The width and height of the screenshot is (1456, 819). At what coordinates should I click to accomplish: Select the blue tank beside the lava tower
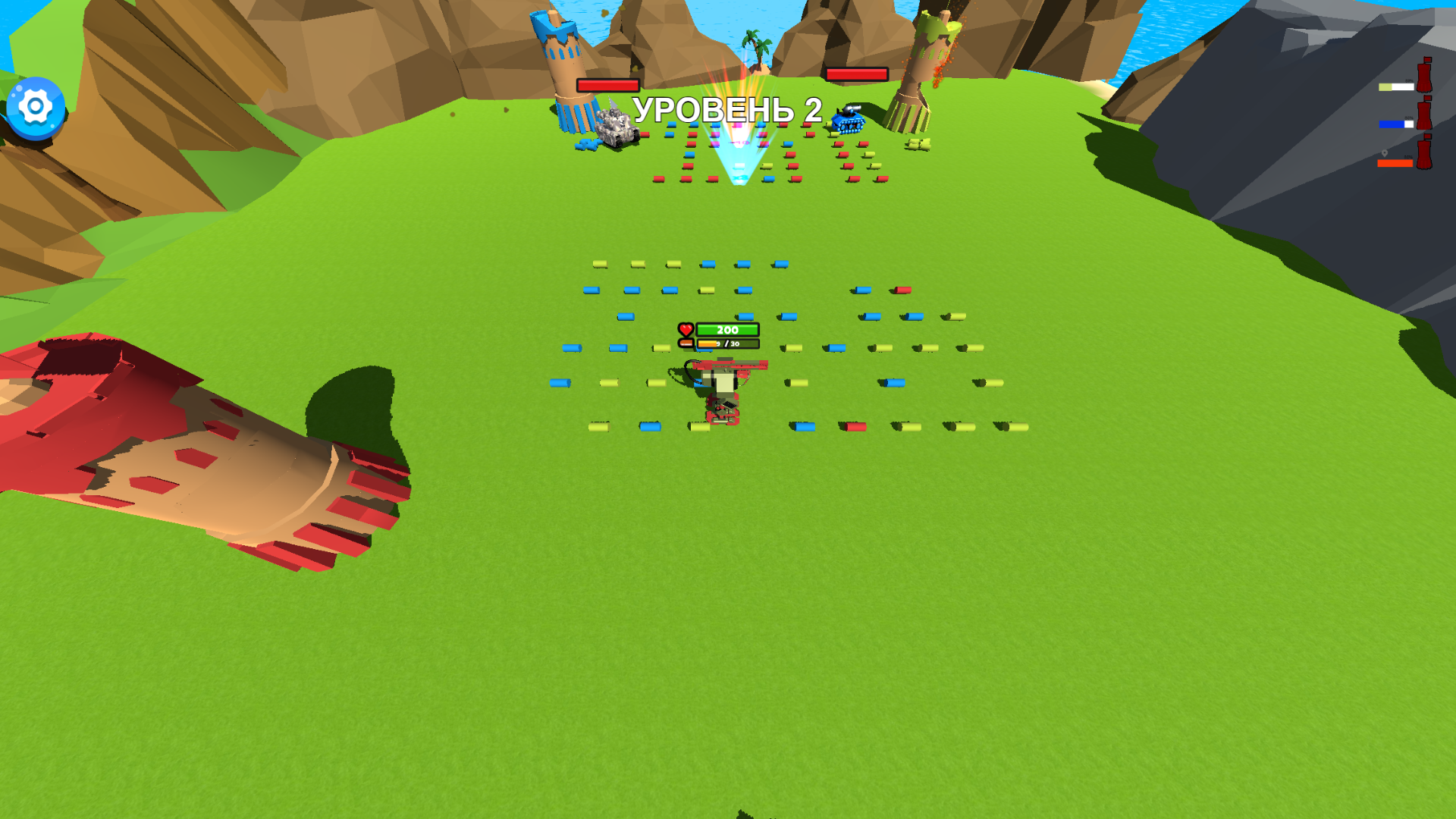click(x=849, y=120)
